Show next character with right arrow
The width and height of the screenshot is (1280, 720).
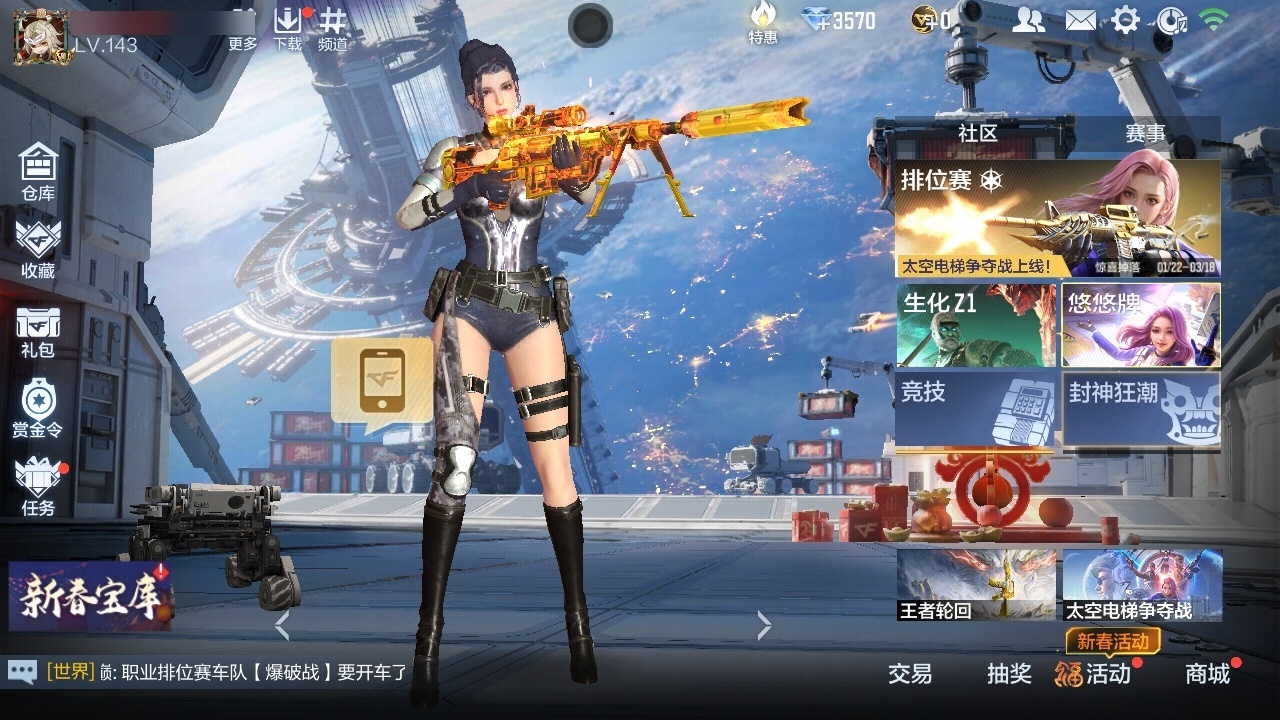coord(764,626)
